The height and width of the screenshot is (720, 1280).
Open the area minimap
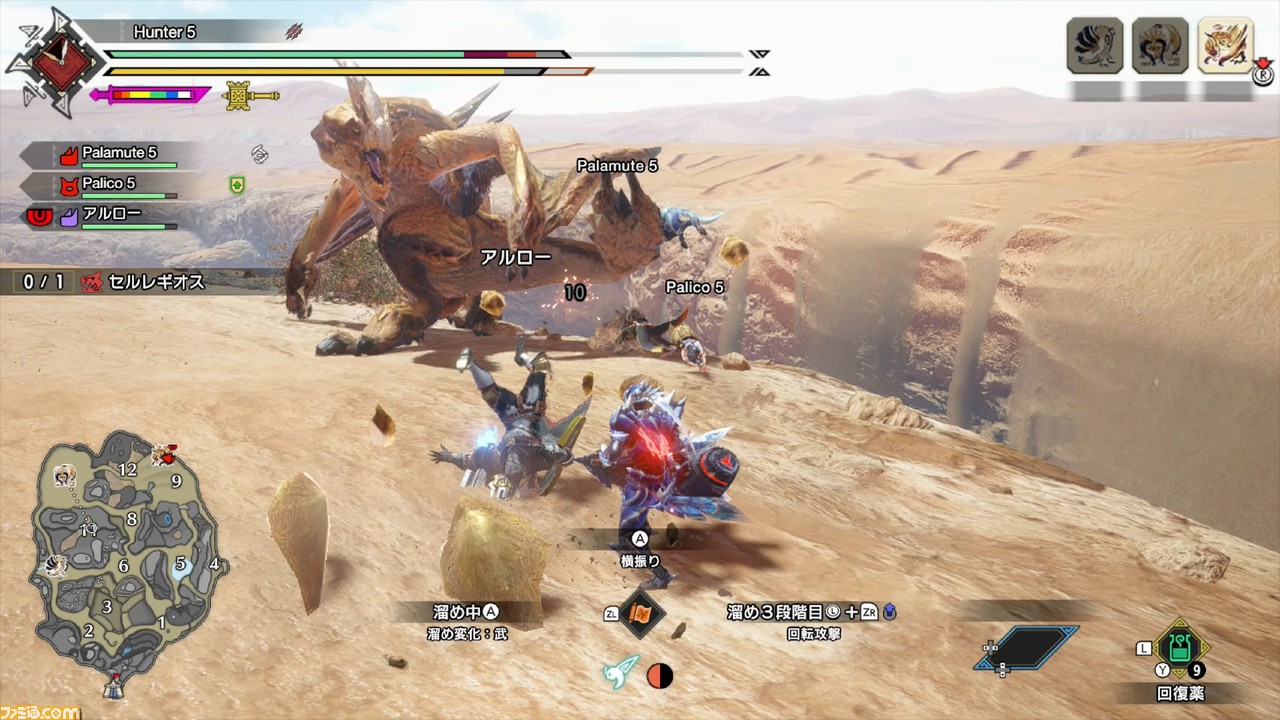[x=125, y=555]
